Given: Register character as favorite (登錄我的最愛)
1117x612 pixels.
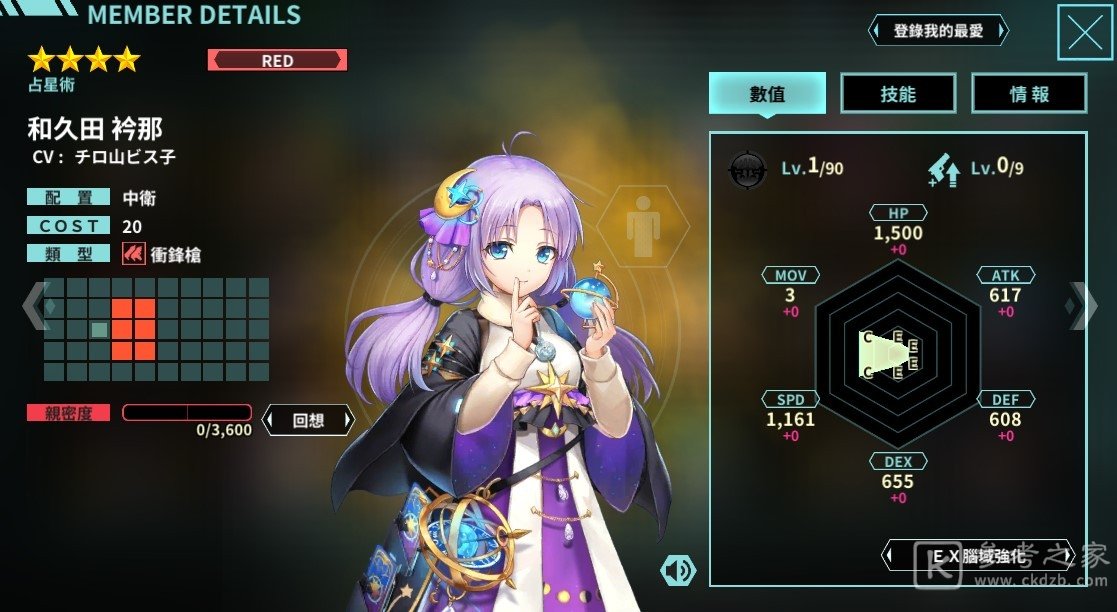Looking at the screenshot, I should click(938, 31).
